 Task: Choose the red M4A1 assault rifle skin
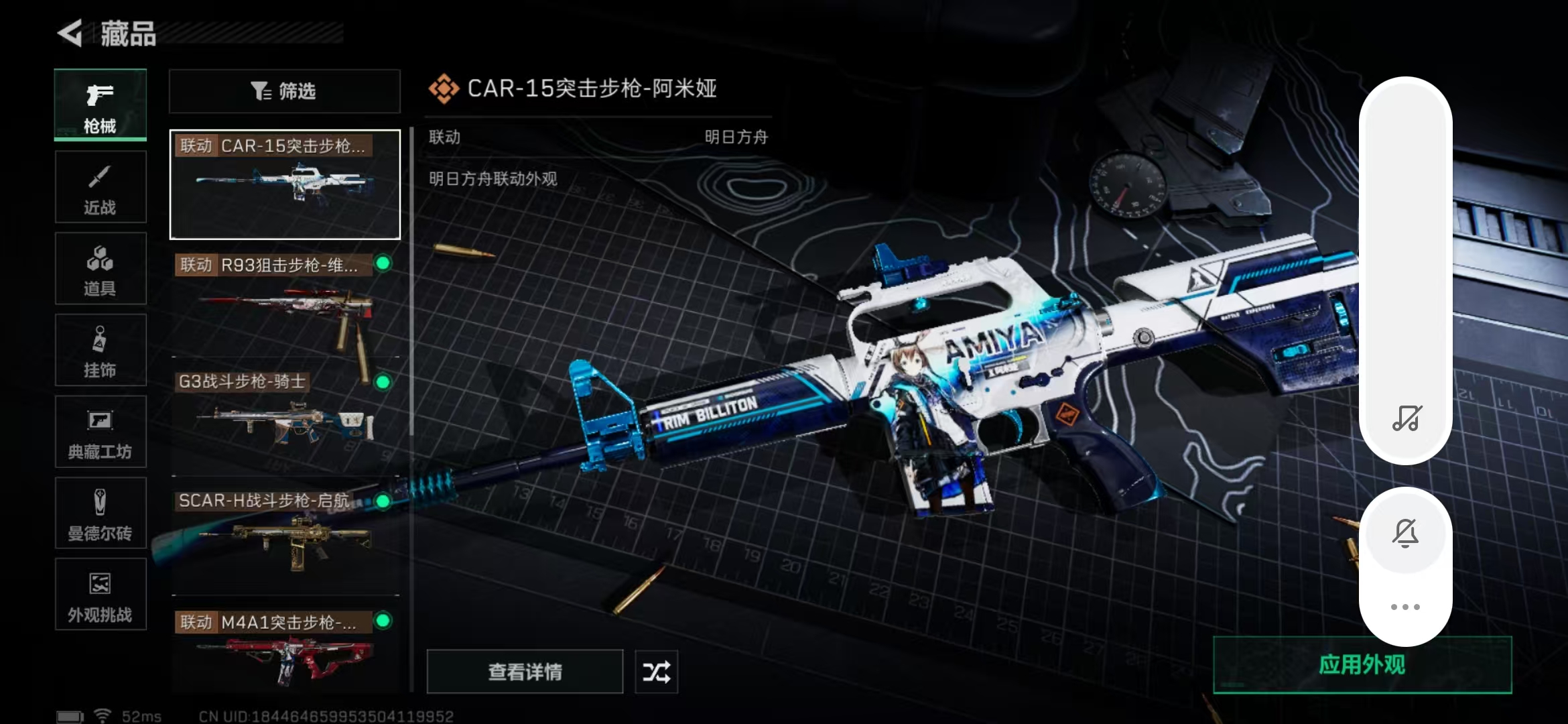click(285, 650)
